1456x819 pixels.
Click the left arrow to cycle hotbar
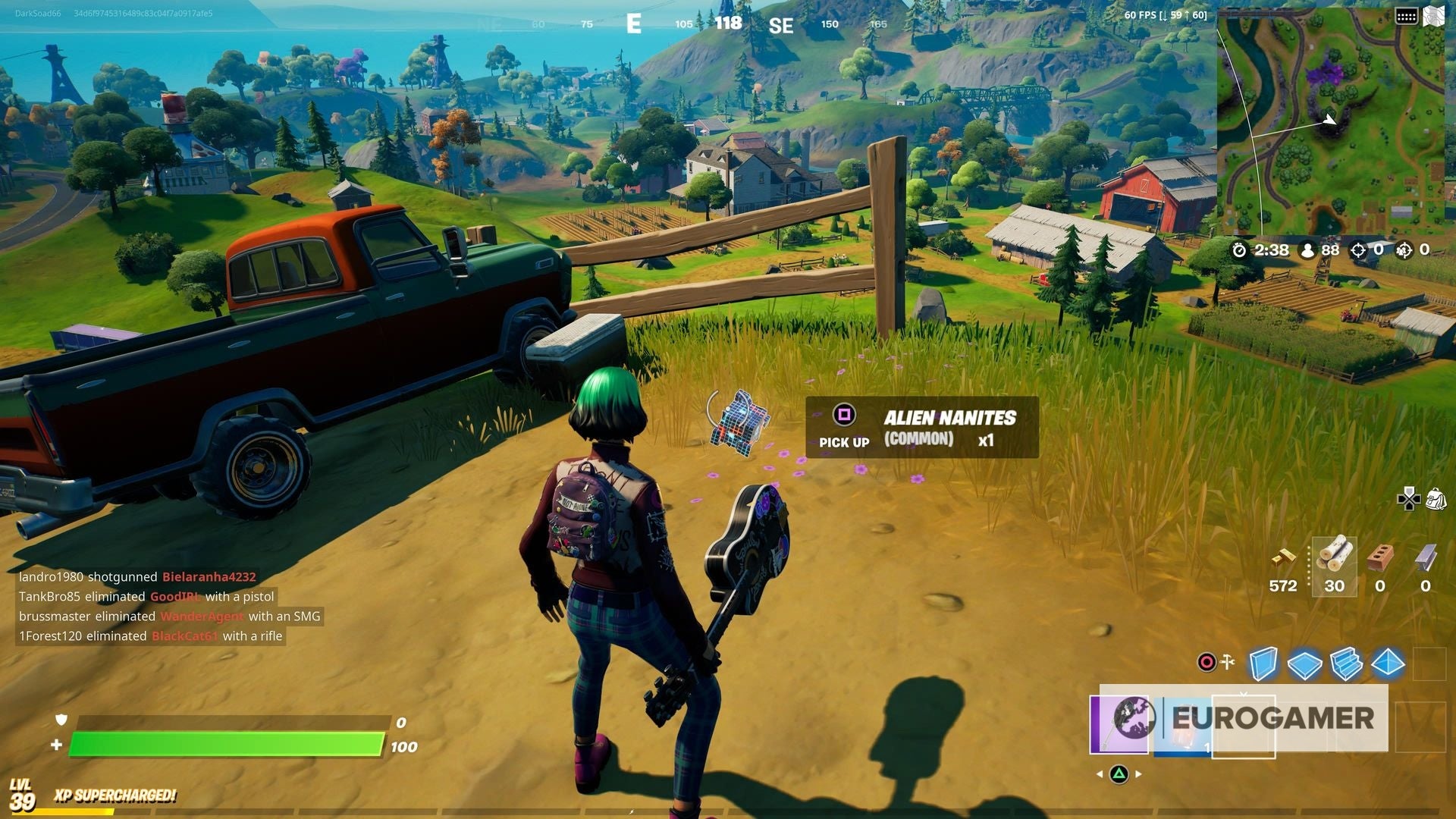pyautogui.click(x=1101, y=773)
